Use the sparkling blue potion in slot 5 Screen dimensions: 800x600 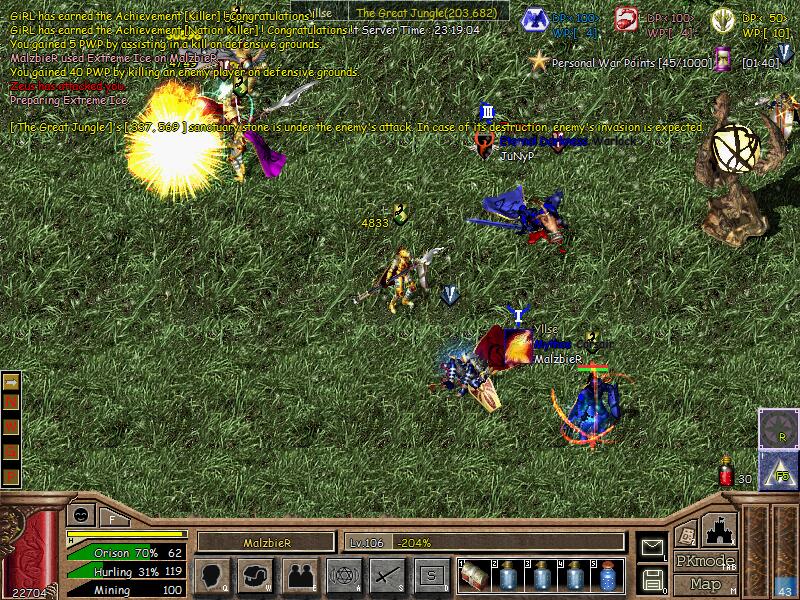607,575
